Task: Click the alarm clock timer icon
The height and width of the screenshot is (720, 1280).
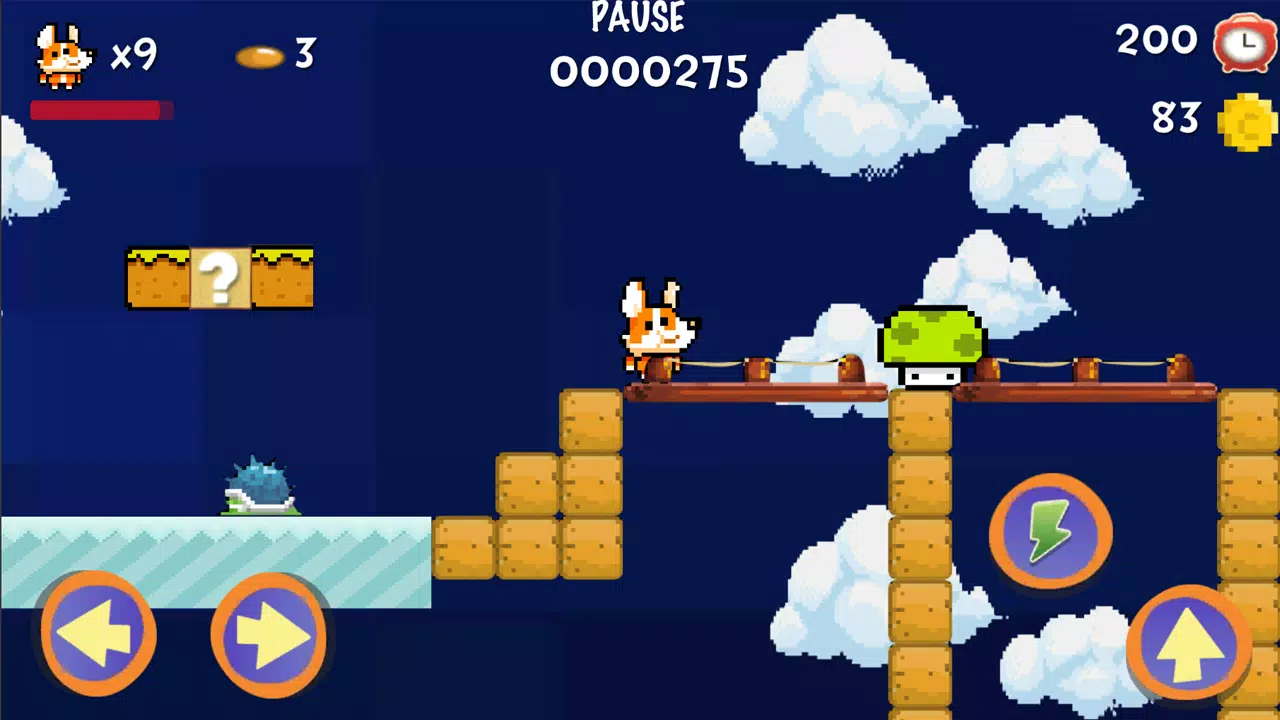Action: tap(1244, 42)
